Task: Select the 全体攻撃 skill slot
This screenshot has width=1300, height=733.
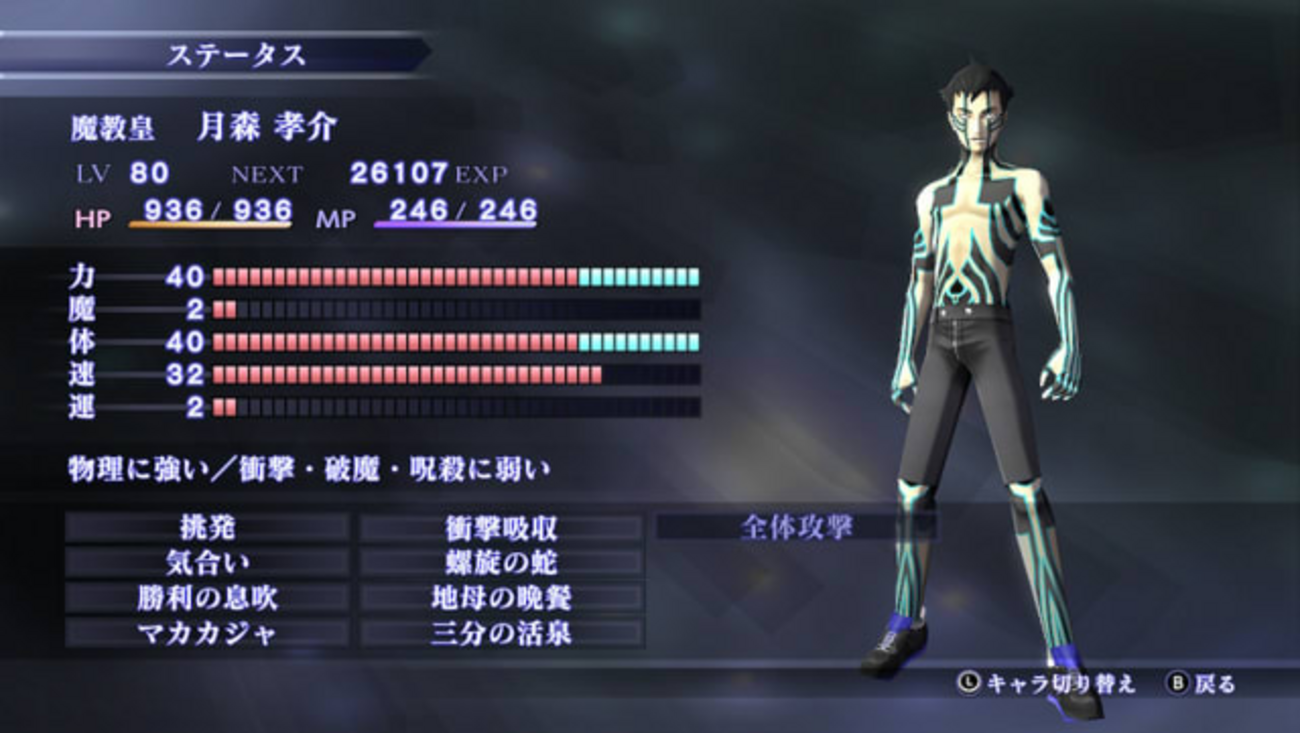Action: click(796, 527)
